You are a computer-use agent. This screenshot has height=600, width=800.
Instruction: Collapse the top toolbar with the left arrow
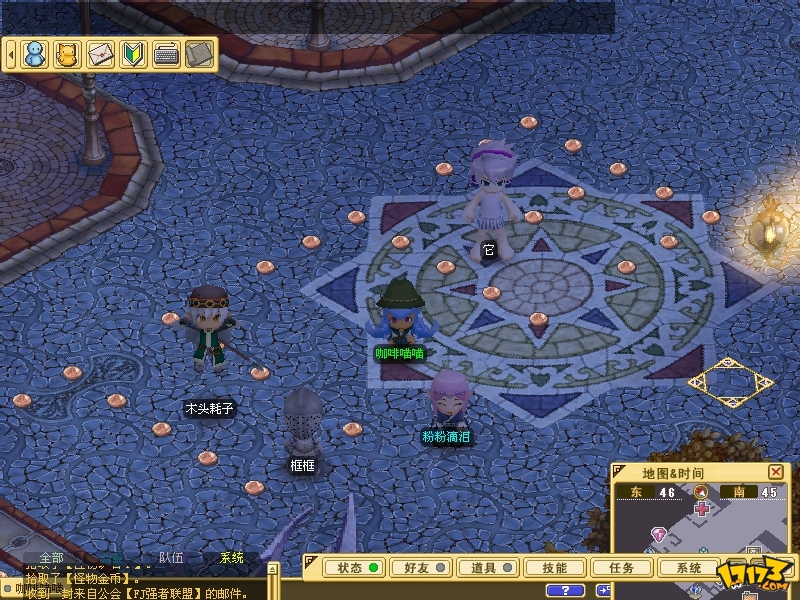(11, 54)
